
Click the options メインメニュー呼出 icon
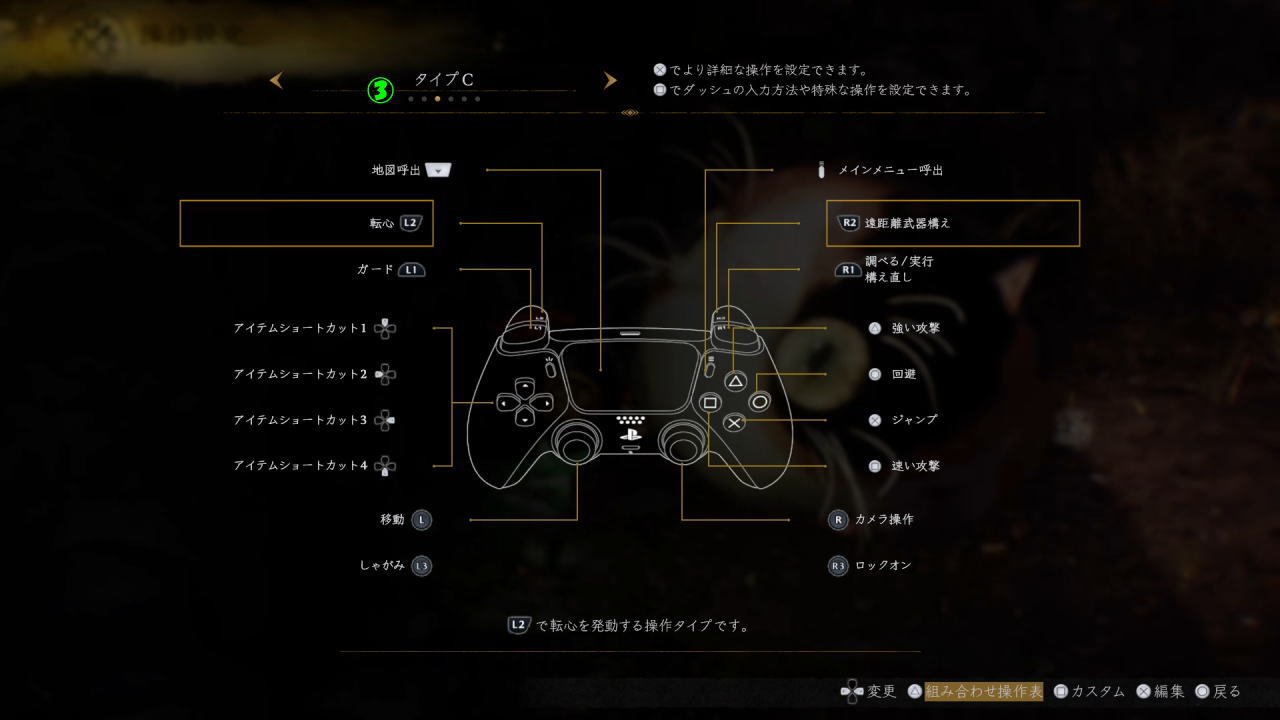click(823, 169)
